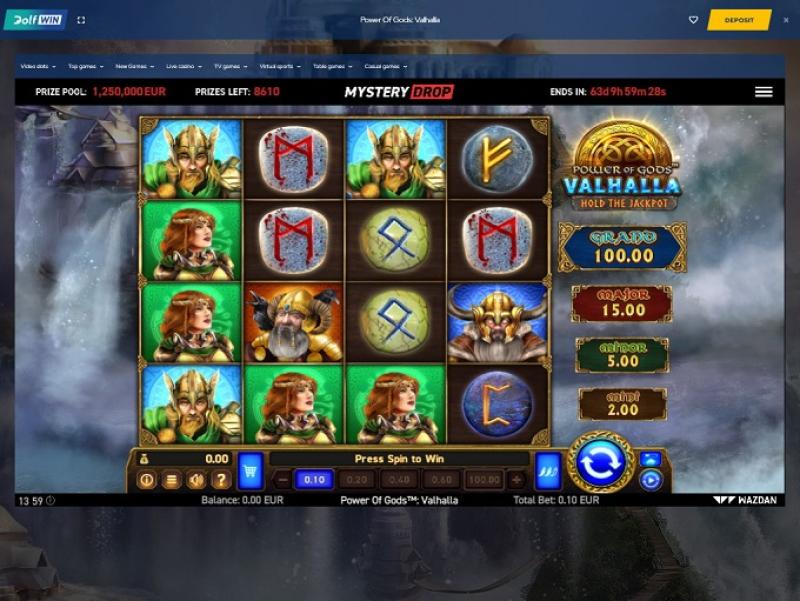Open the volatility levels button
Viewport: 800px width, 601px height.
548,469
